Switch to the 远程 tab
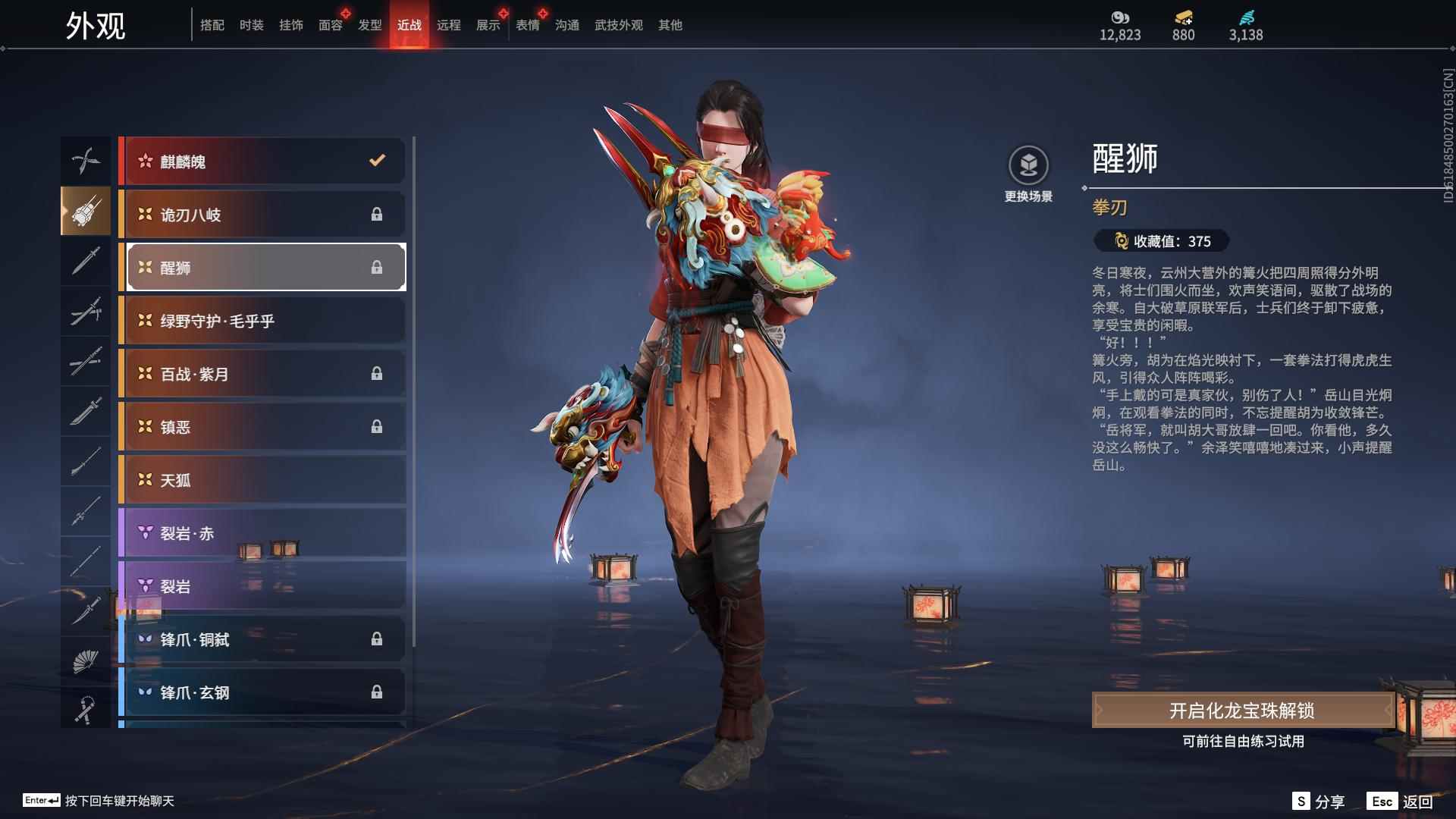1456x819 pixels. coord(450,24)
